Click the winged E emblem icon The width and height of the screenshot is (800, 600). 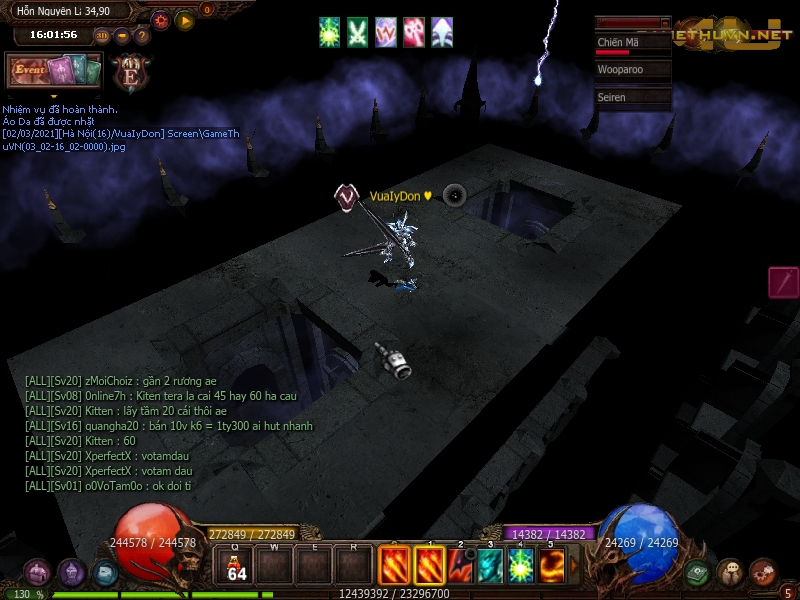pos(130,74)
